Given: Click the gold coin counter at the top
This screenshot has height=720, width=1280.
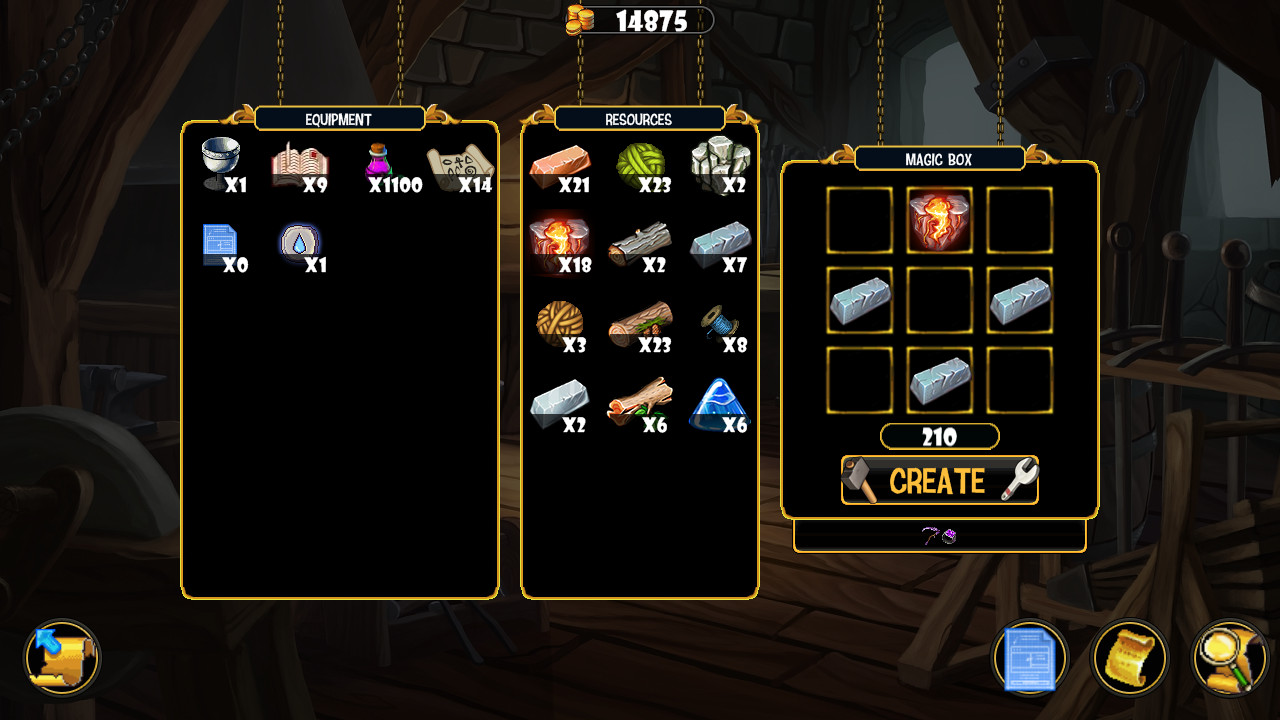Looking at the screenshot, I should (640, 21).
